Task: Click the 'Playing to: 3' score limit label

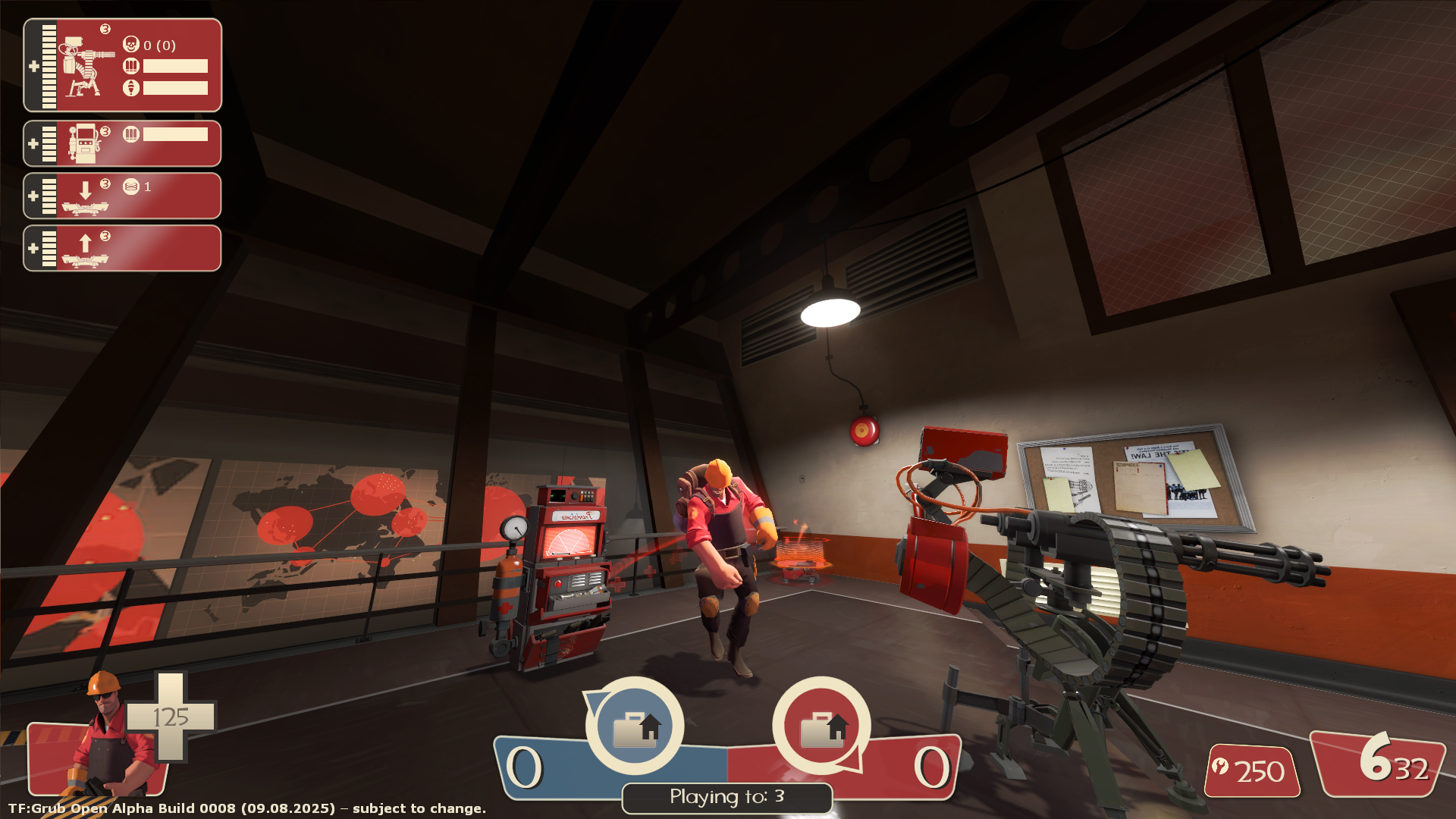Action: click(x=726, y=797)
